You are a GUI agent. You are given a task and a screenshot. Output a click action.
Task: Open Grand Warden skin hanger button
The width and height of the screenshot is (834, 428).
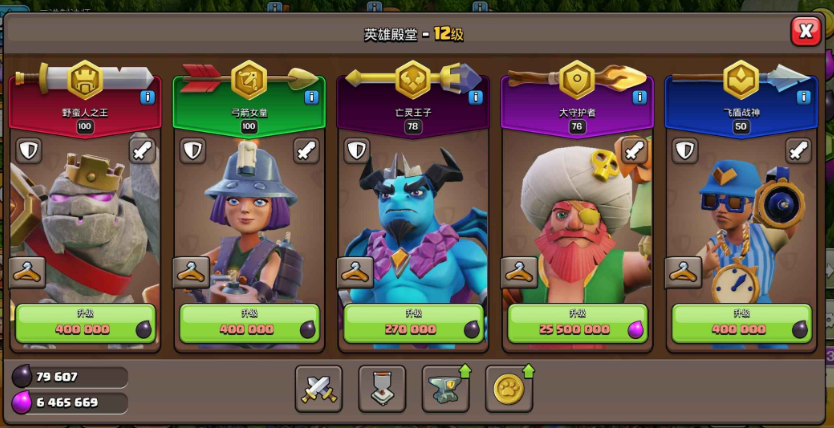(x=519, y=271)
